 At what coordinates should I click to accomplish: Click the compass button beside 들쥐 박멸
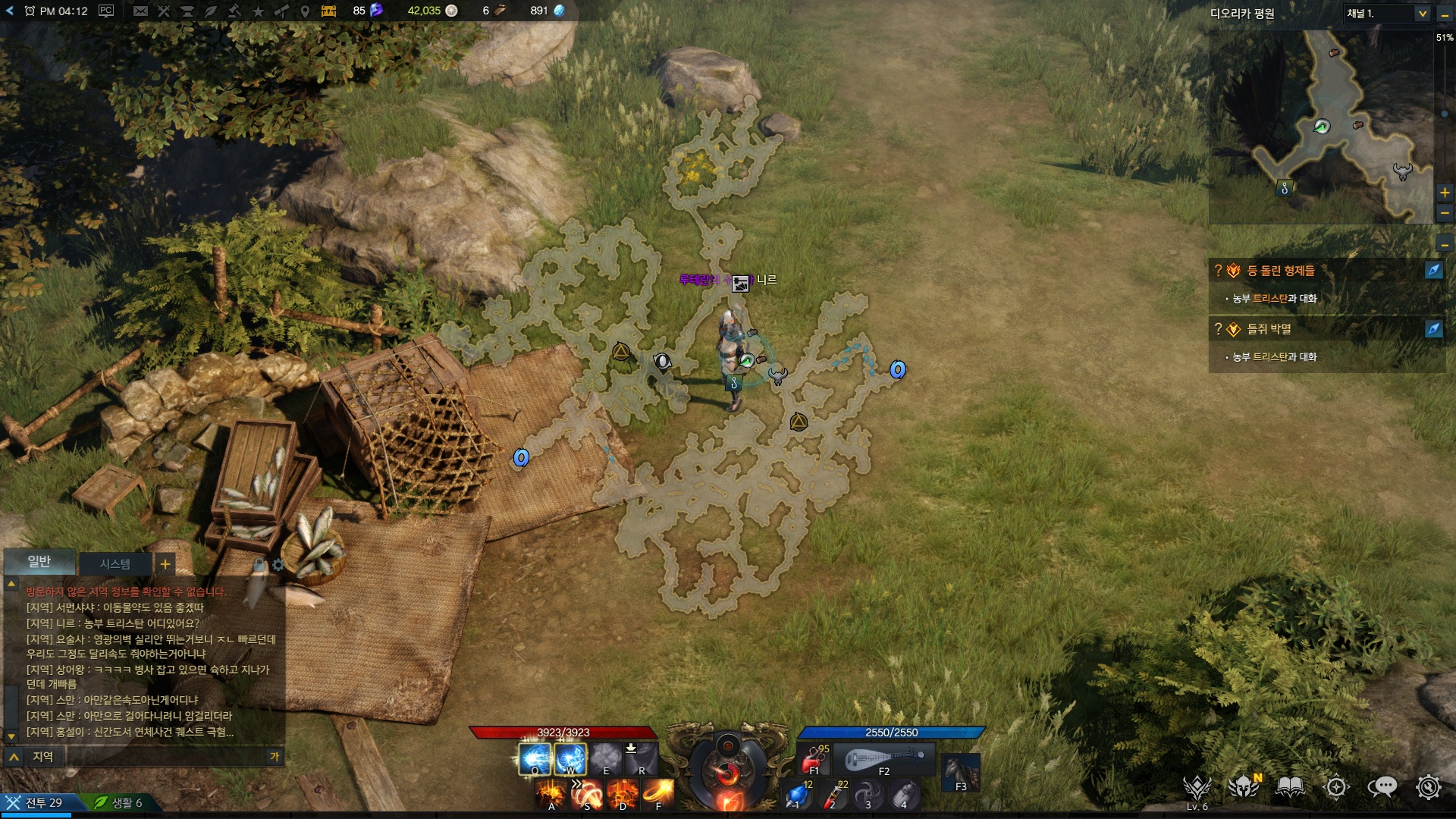[x=1433, y=329]
